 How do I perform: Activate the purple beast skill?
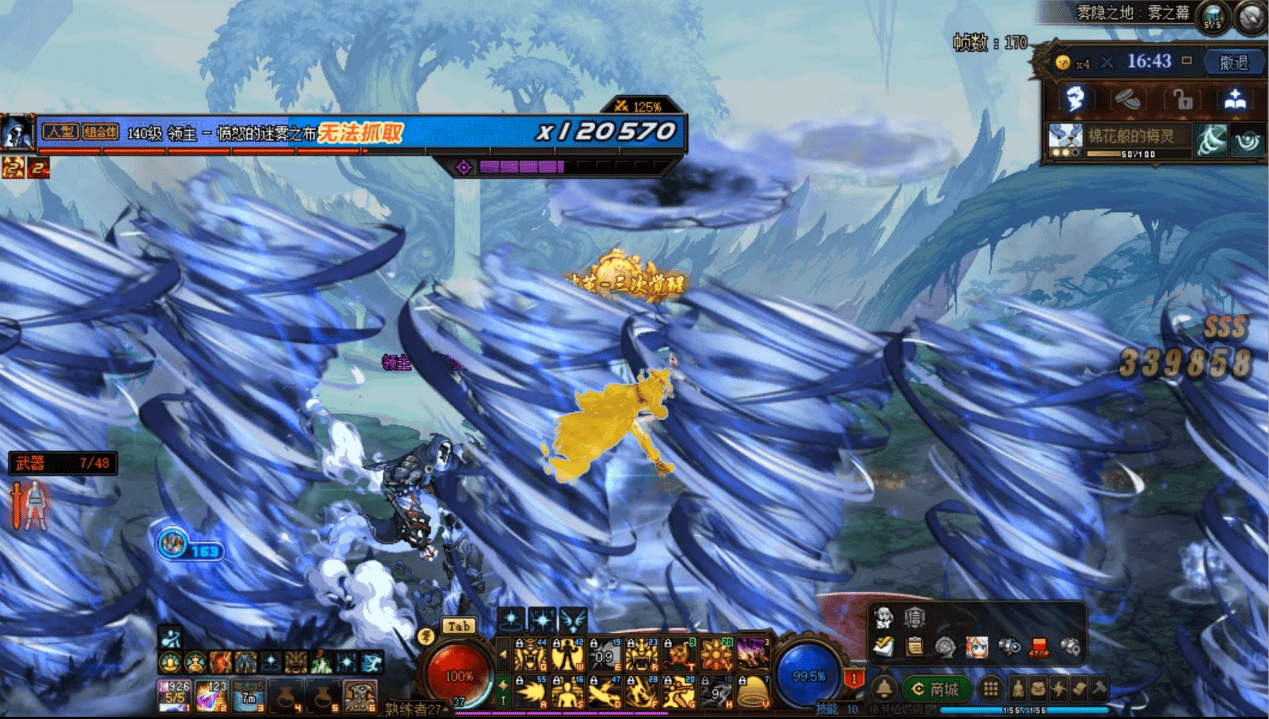click(752, 655)
